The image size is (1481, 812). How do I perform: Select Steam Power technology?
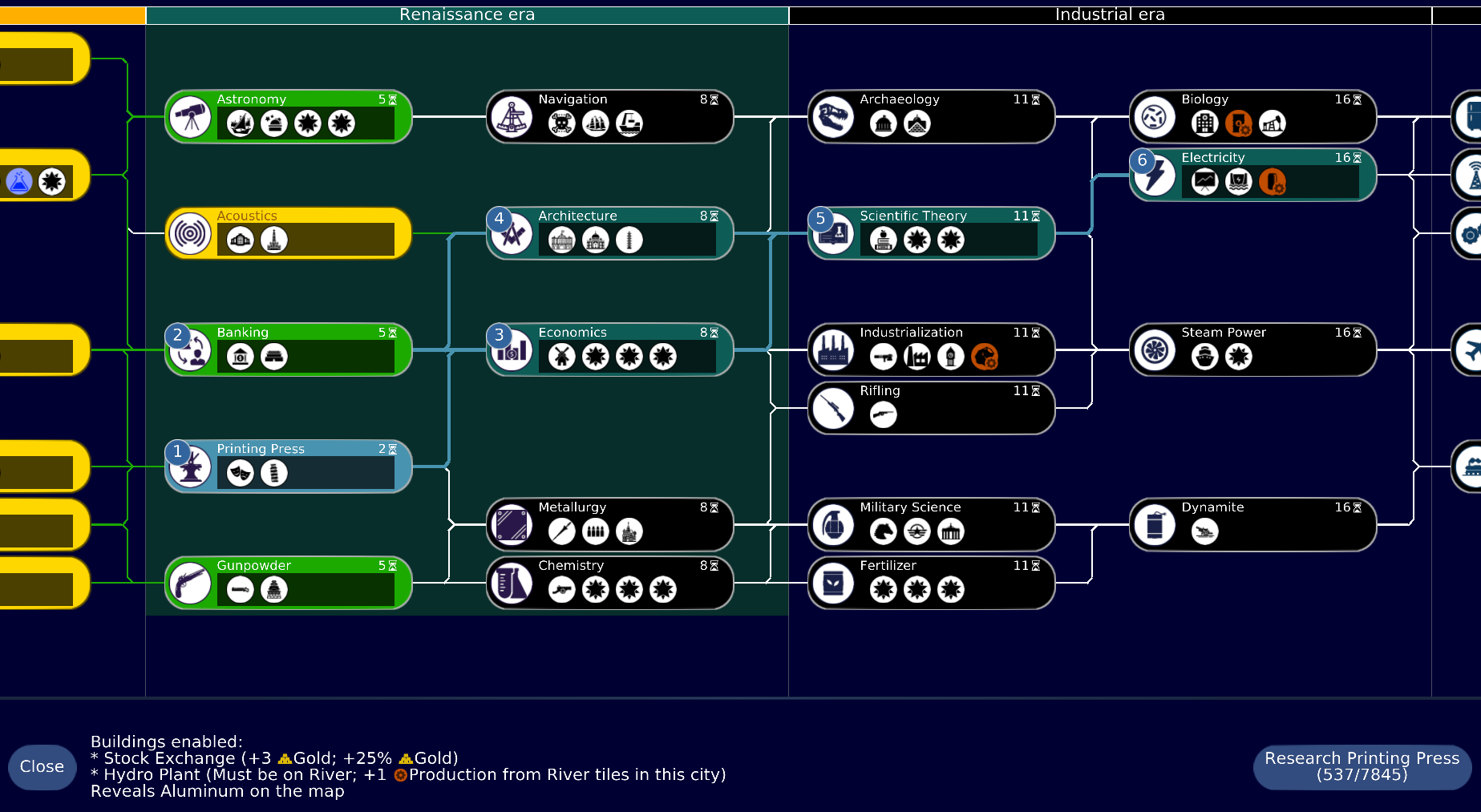coord(1252,350)
